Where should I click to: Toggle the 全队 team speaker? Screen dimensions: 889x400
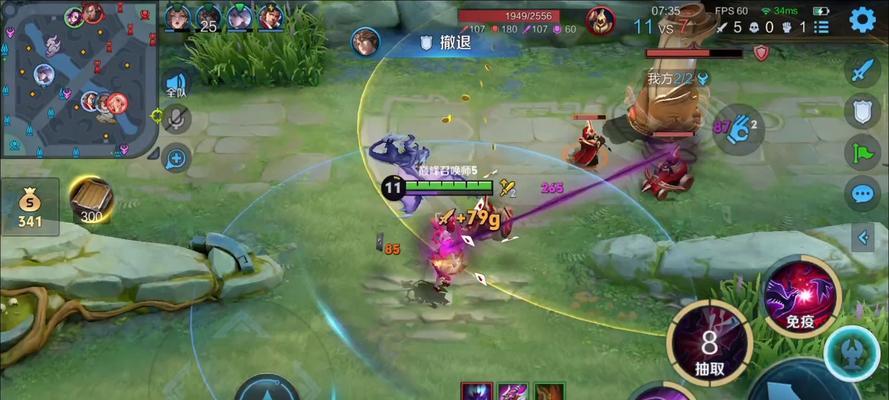tap(176, 85)
